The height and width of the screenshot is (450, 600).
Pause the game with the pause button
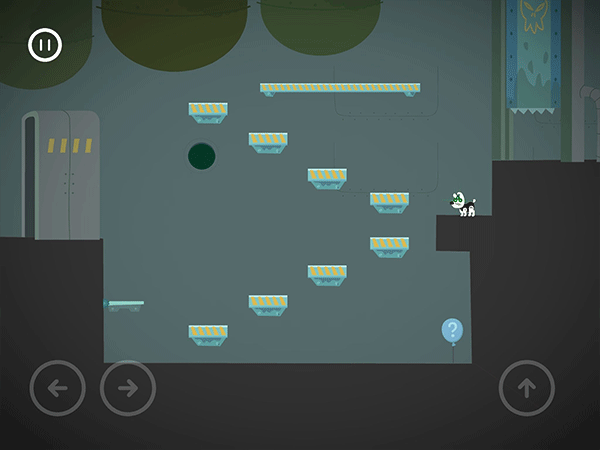(x=45, y=45)
